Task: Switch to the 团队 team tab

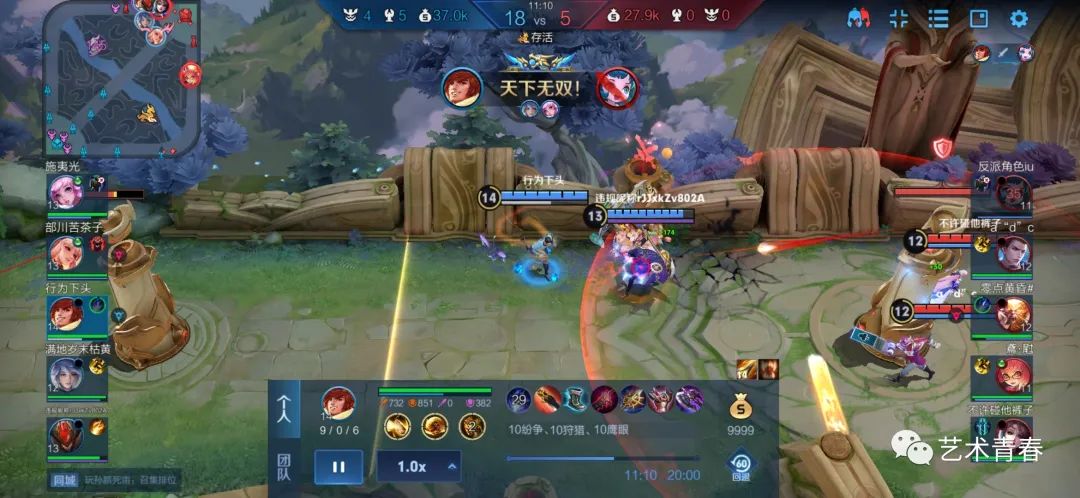Action: click(285, 466)
